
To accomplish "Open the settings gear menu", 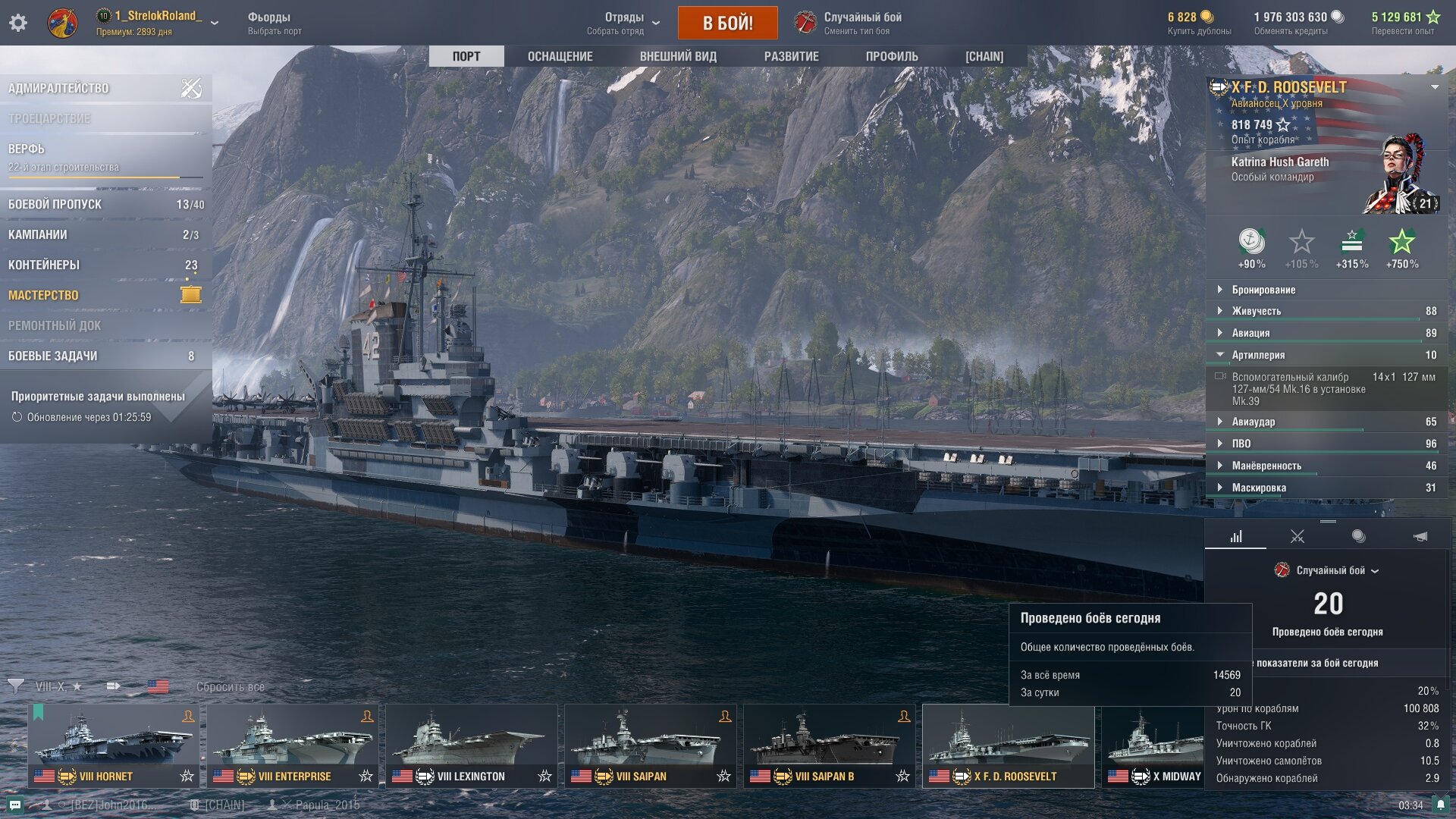I will point(18,23).
